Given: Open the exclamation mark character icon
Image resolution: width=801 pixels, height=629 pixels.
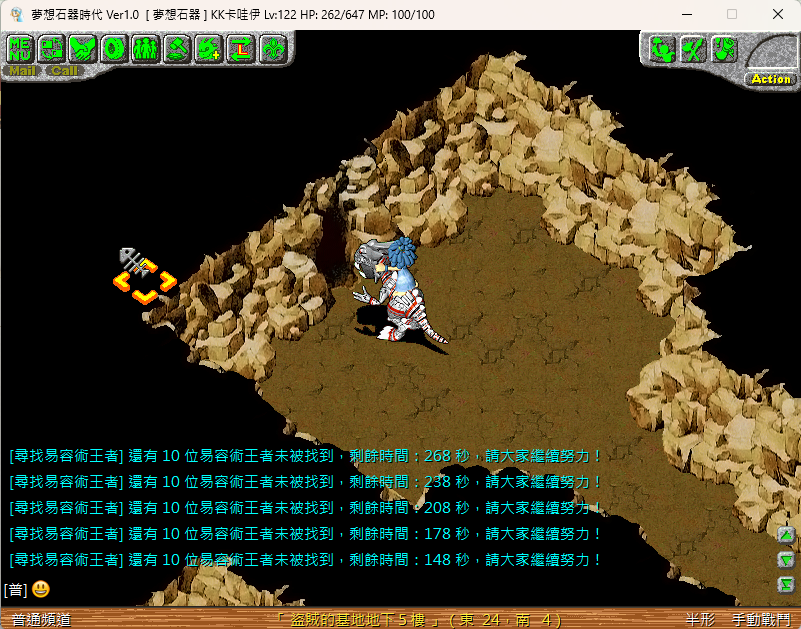Looking at the screenshot, I should (x=724, y=48).
